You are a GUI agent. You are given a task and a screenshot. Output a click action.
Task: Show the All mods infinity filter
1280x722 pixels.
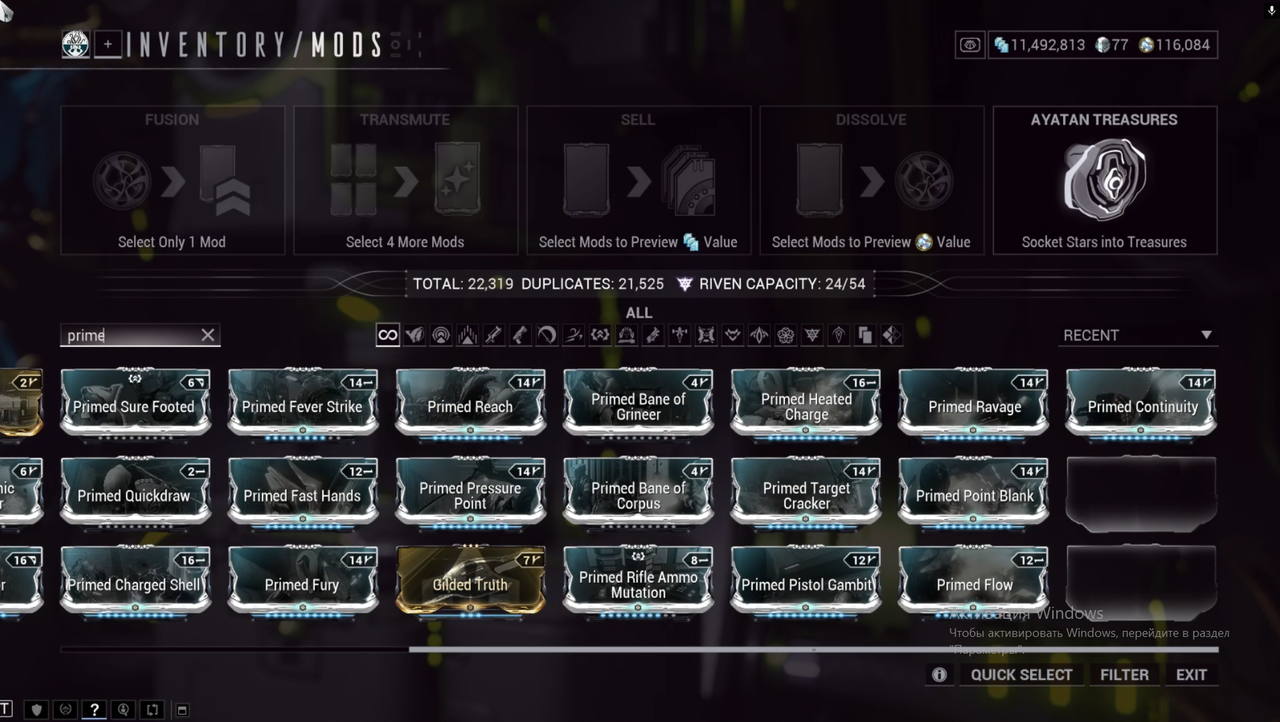[387, 336]
